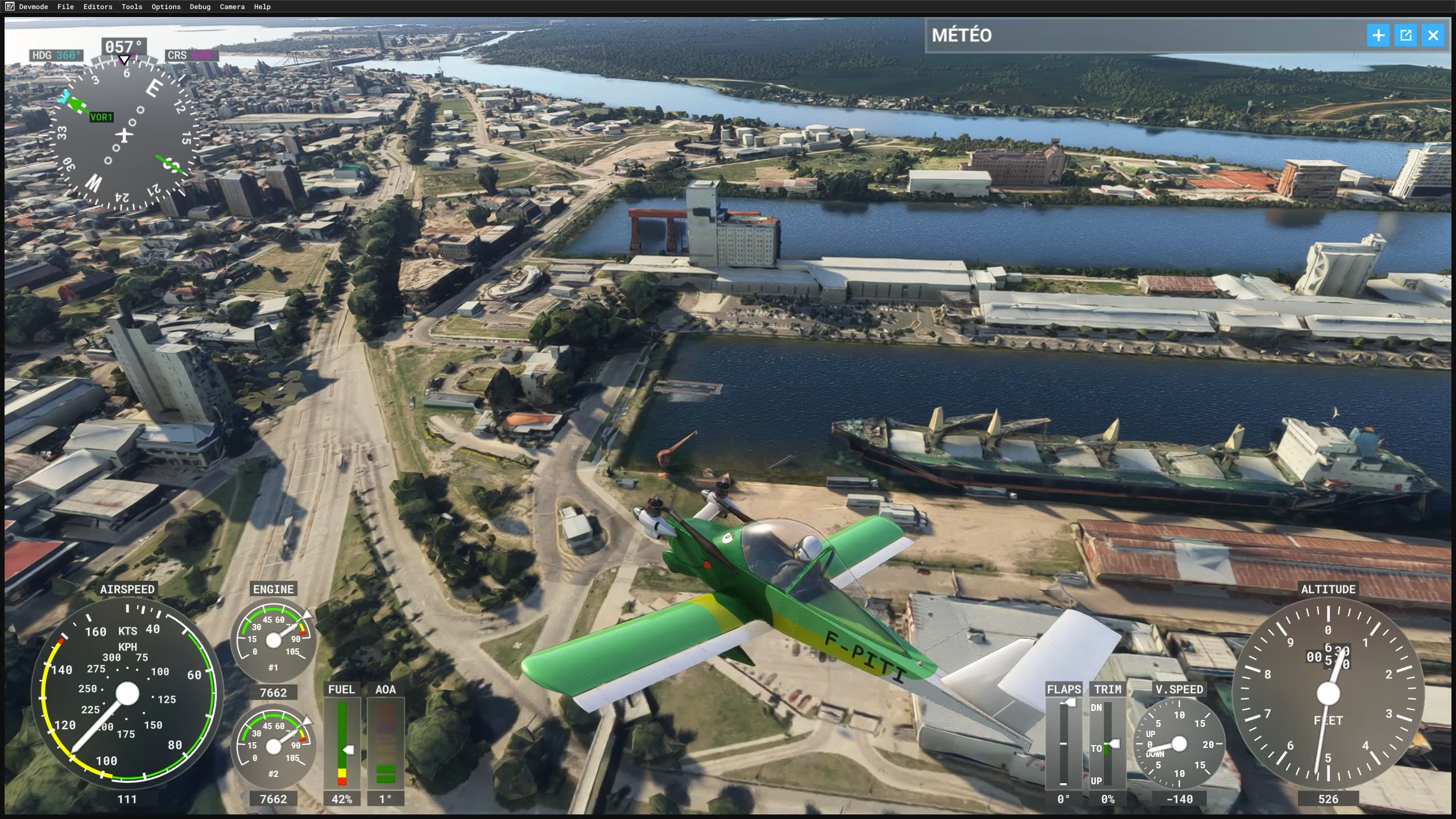Open the Tools menu
The height and width of the screenshot is (819, 1456).
coord(132,7)
